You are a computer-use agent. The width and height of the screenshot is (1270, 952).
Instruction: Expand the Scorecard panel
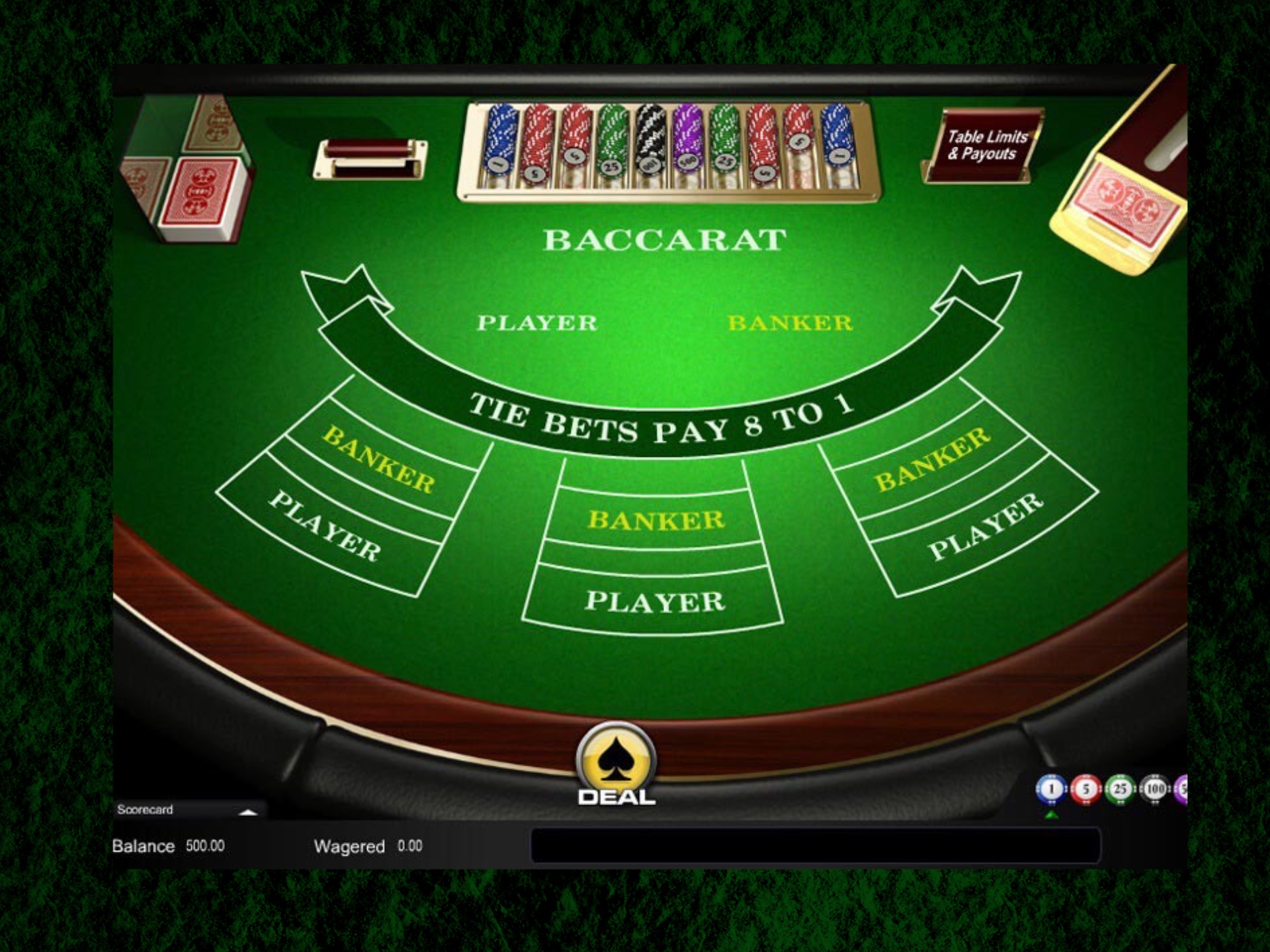248,811
